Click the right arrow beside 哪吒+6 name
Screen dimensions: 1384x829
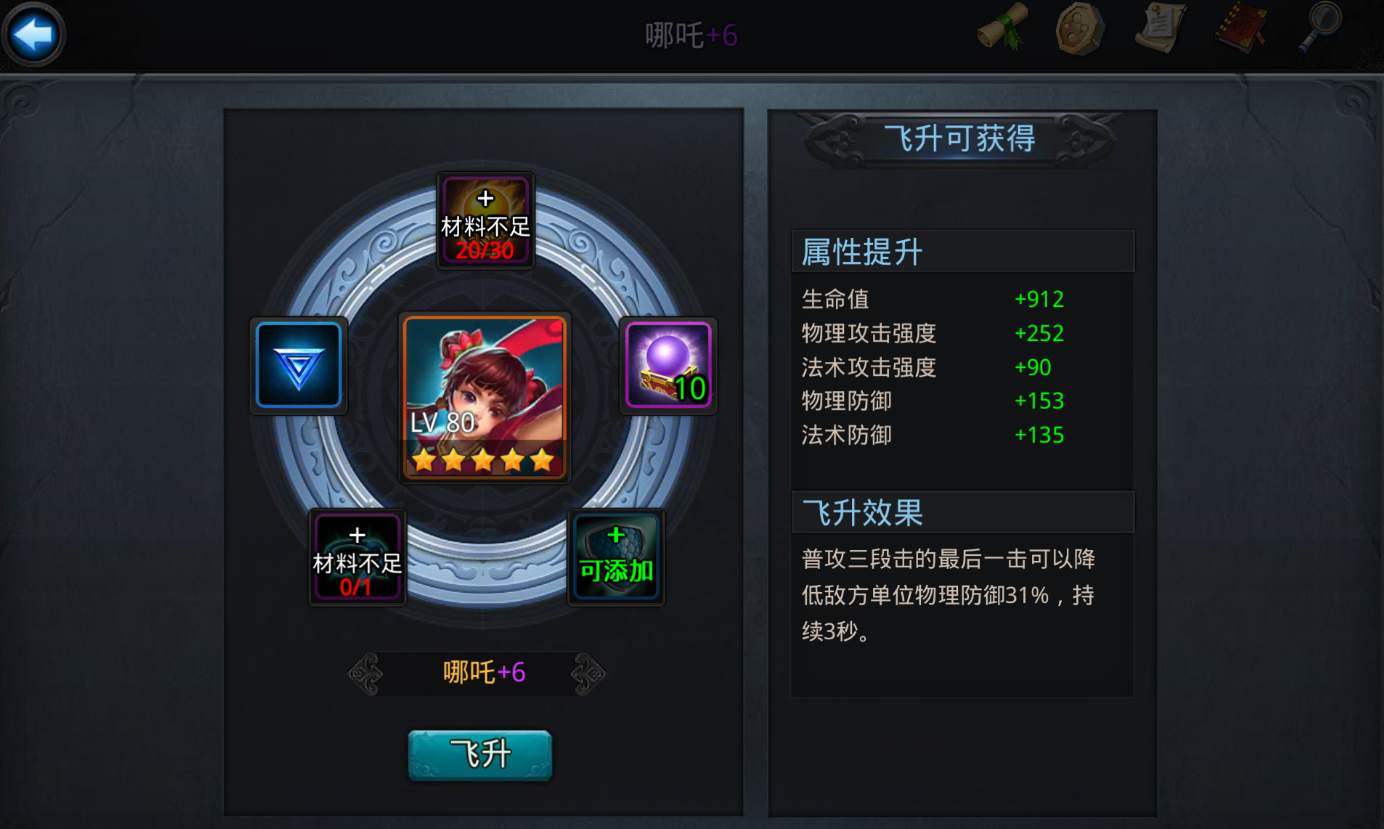(x=588, y=674)
